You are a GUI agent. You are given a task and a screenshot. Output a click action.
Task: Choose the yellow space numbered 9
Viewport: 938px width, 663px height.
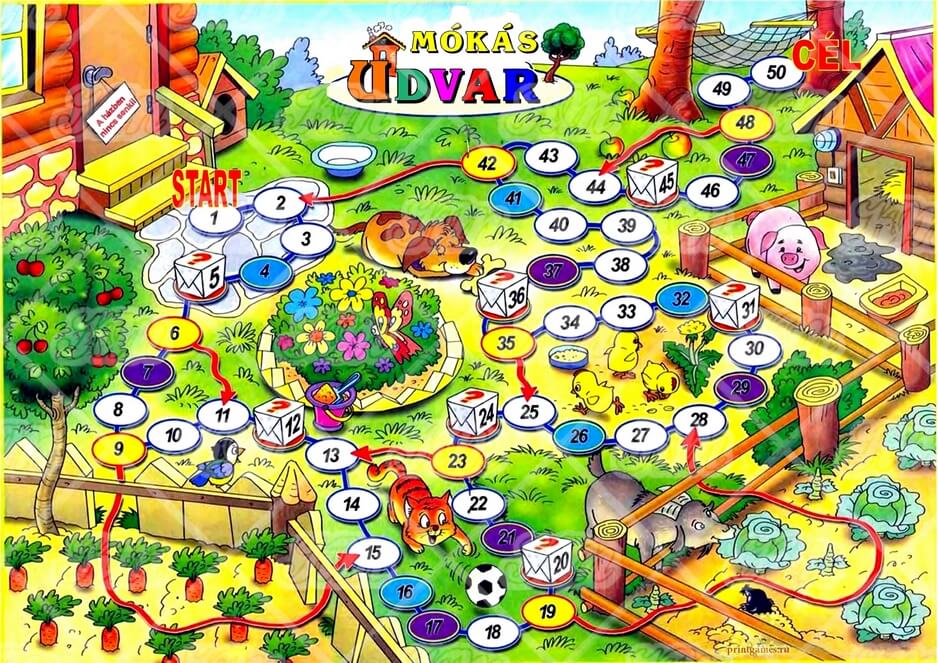pyautogui.click(x=118, y=448)
